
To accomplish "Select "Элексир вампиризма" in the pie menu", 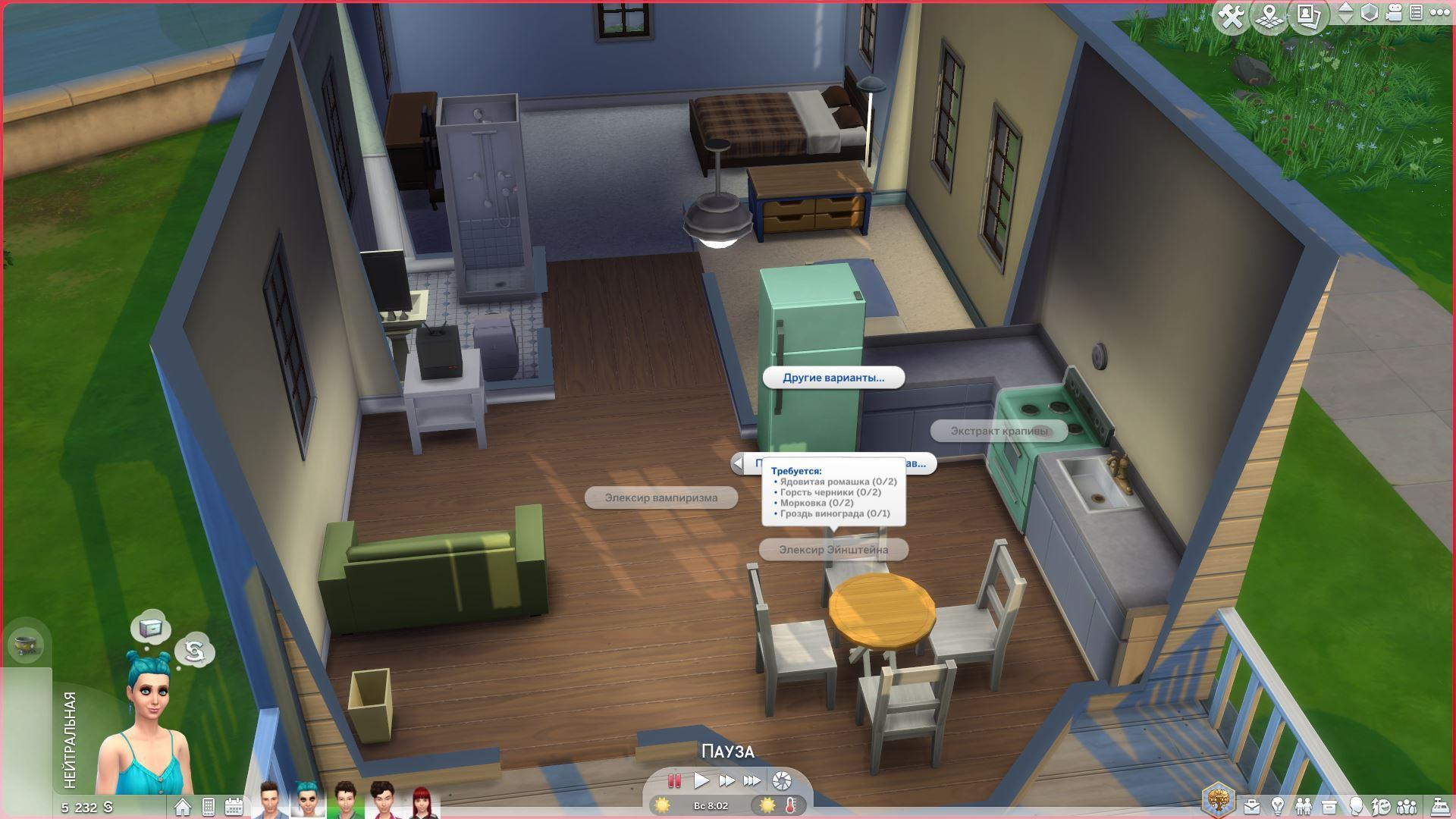I will coord(661,498).
